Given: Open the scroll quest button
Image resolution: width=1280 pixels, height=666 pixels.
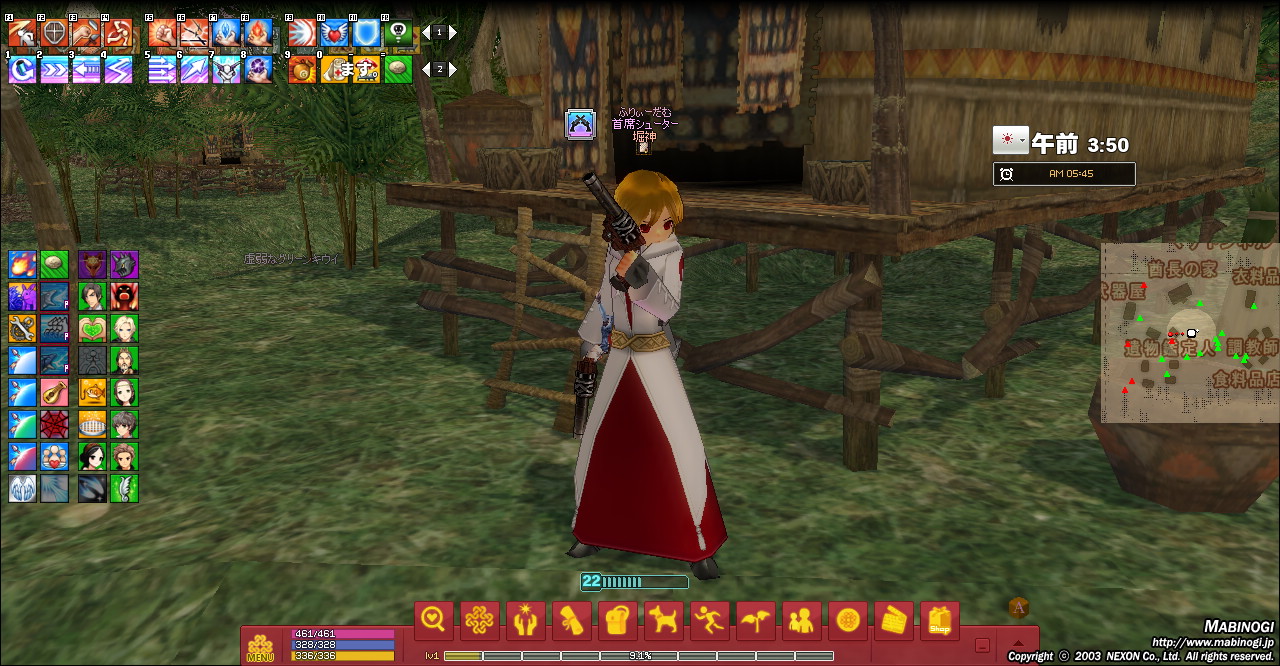Looking at the screenshot, I should coord(571,621).
